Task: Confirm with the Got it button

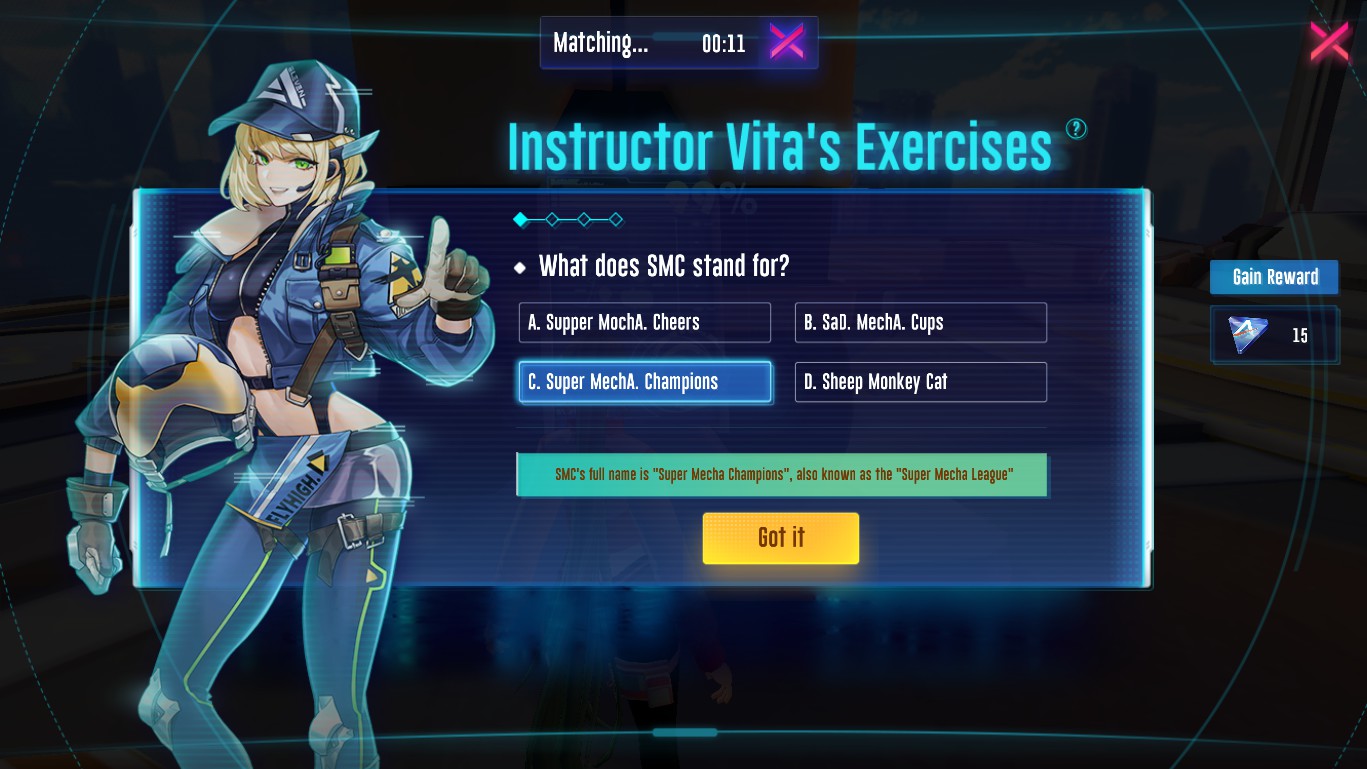Action: 780,538
